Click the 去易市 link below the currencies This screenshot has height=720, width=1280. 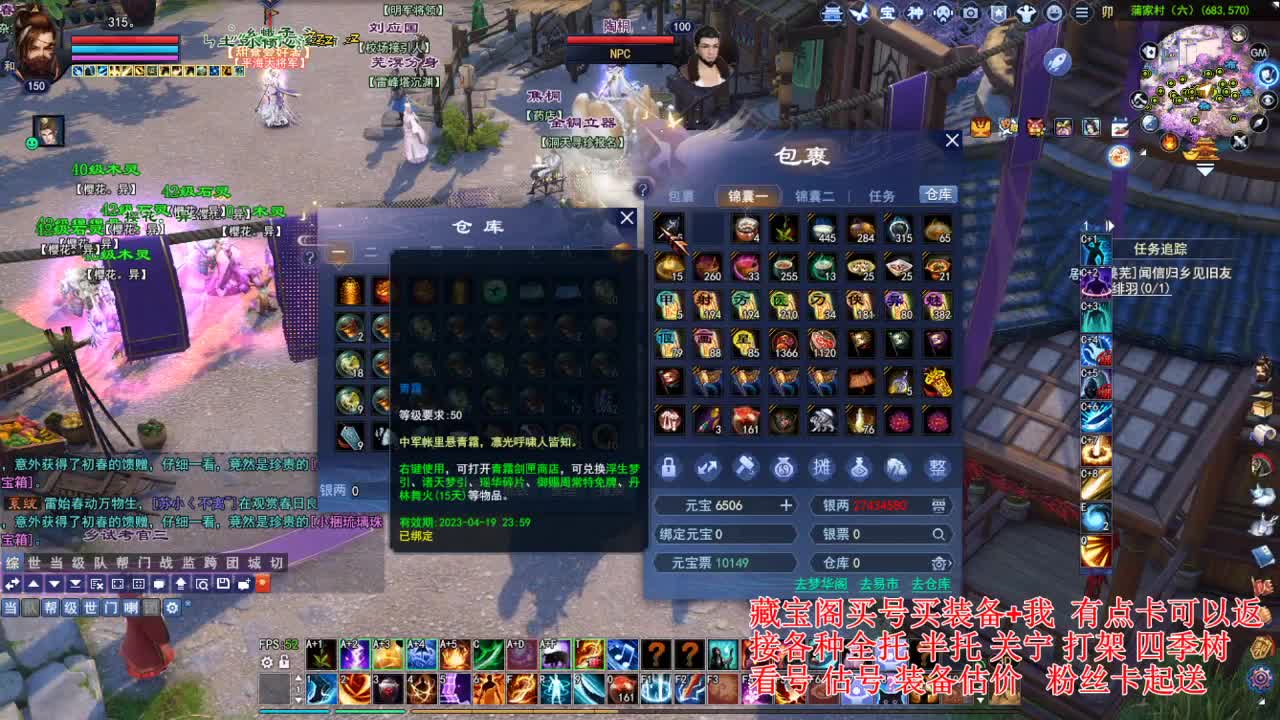879,583
